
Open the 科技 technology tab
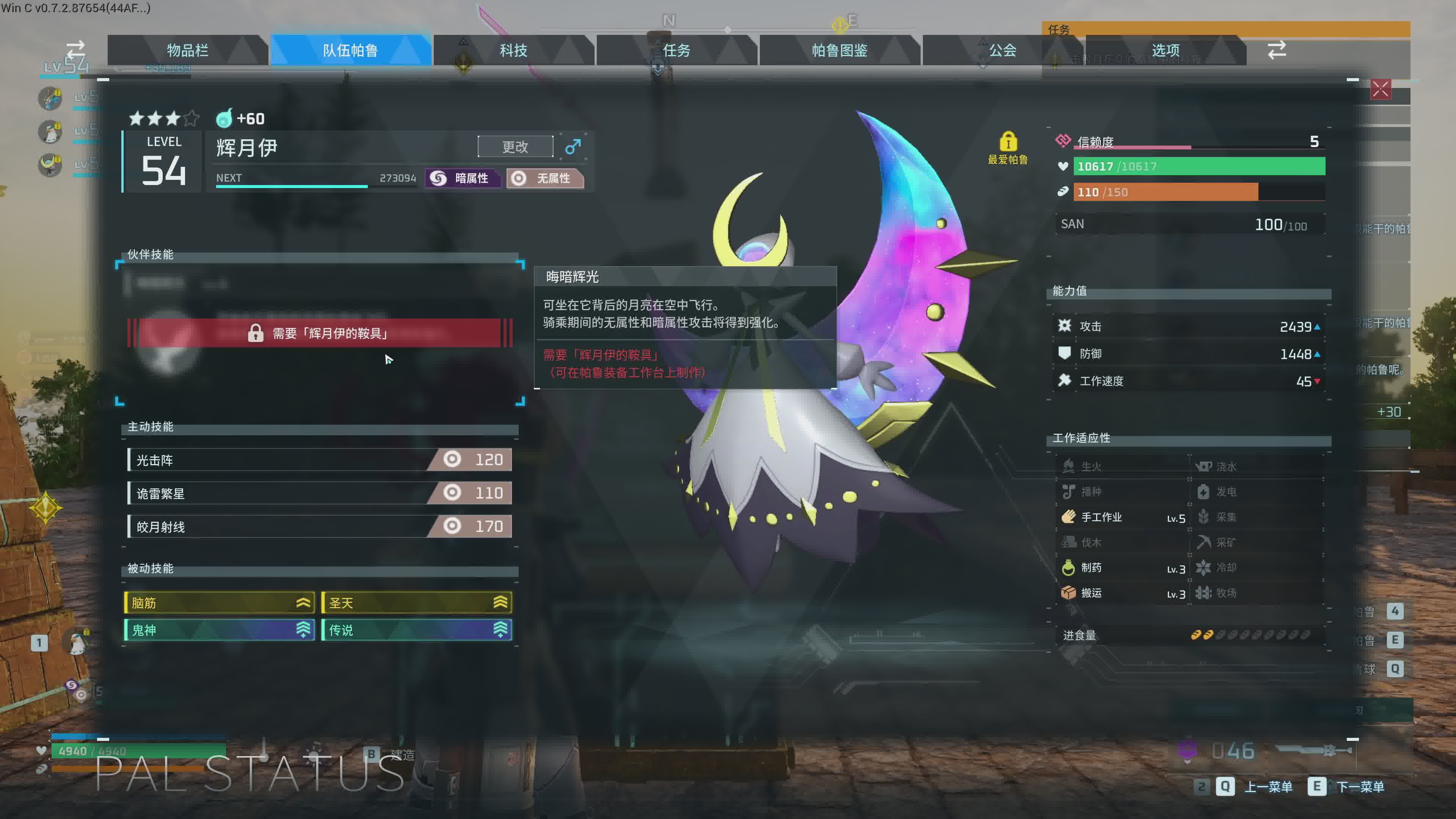click(x=513, y=50)
